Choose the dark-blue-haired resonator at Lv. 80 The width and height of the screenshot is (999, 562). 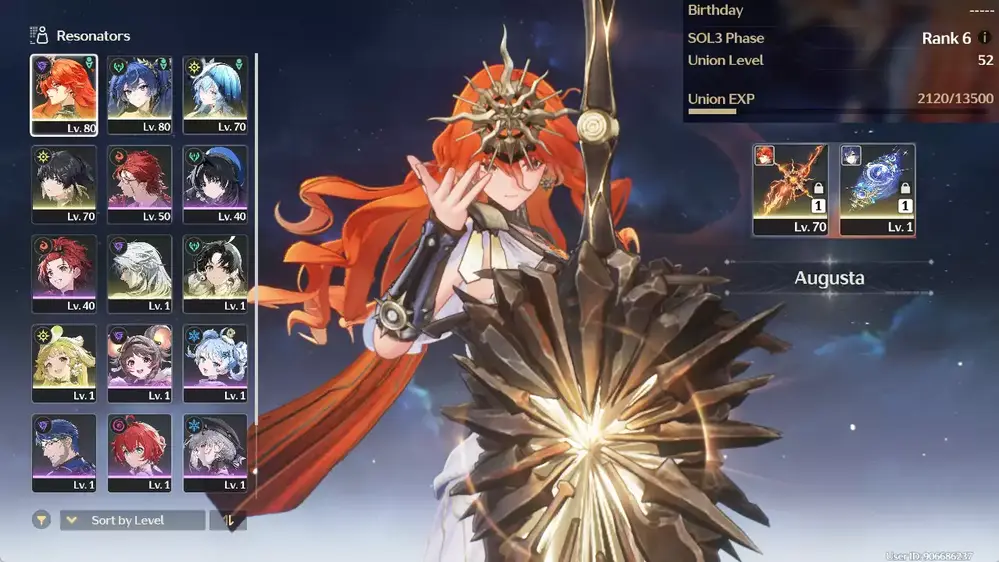pos(140,94)
